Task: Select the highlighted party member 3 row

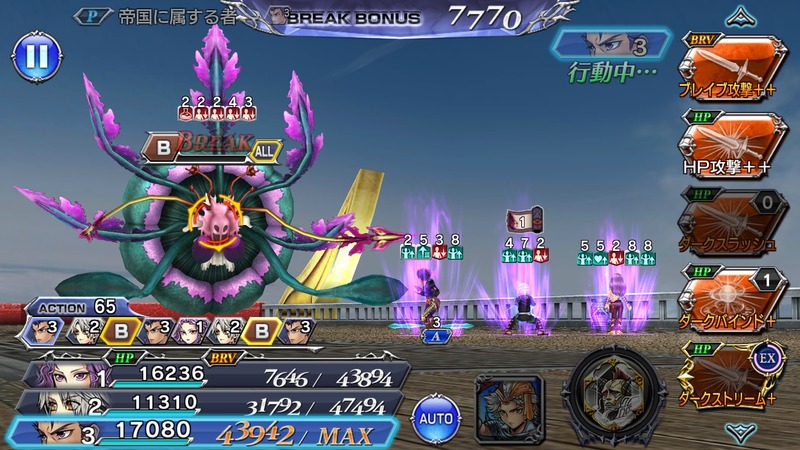Action: coord(205,435)
